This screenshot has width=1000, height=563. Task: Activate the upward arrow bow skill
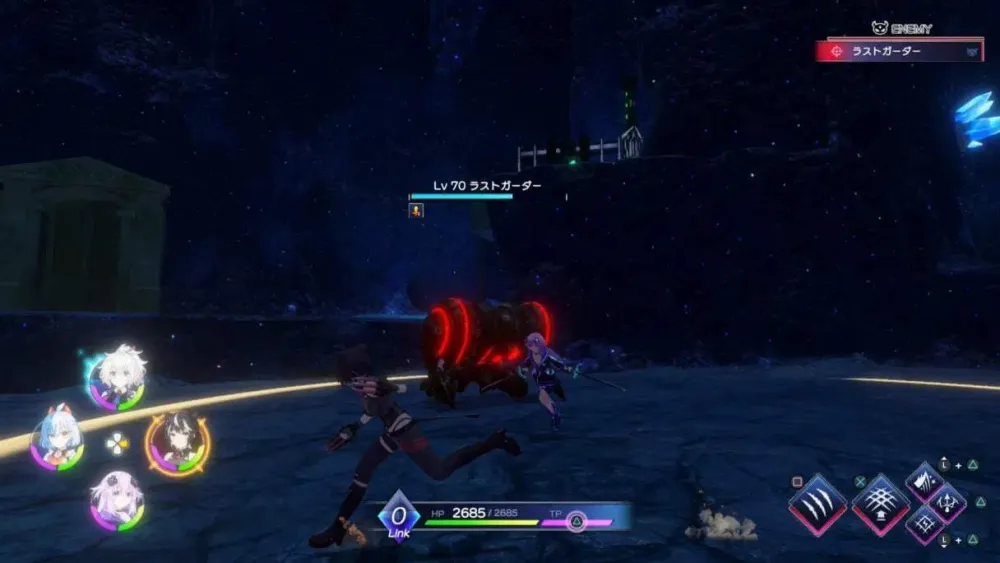point(947,503)
